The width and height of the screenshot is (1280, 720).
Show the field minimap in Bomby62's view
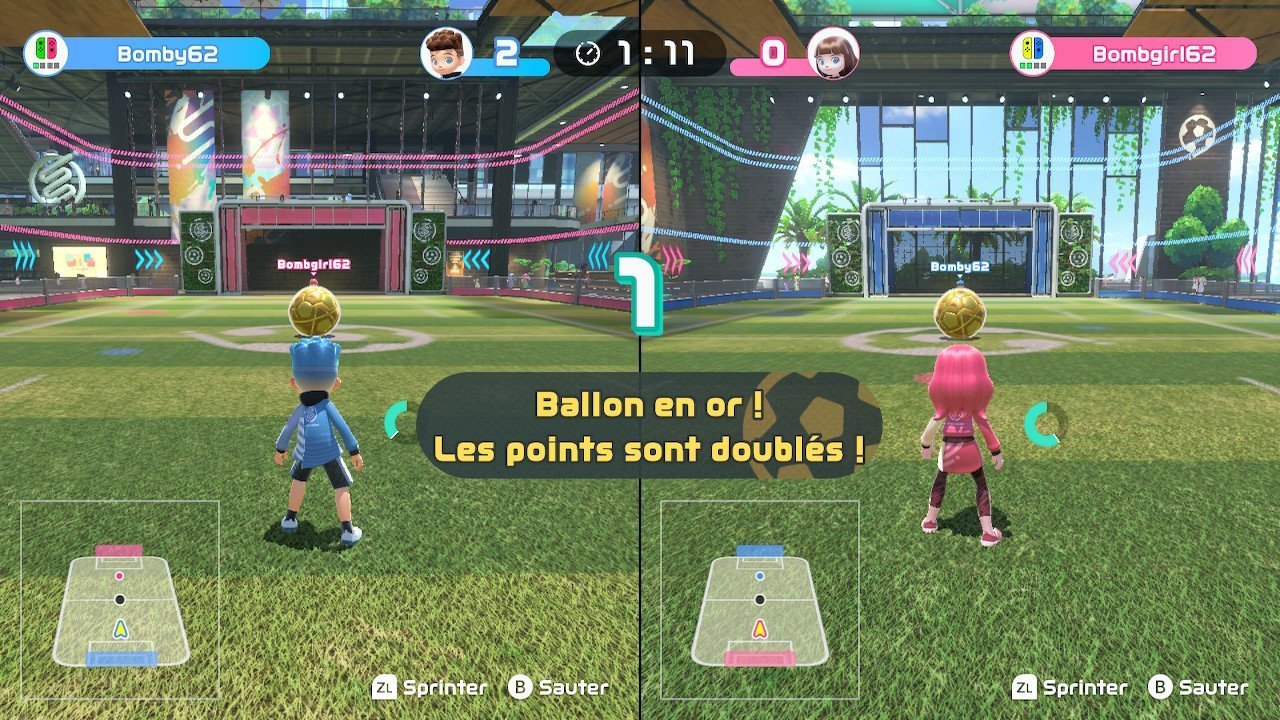pos(120,600)
